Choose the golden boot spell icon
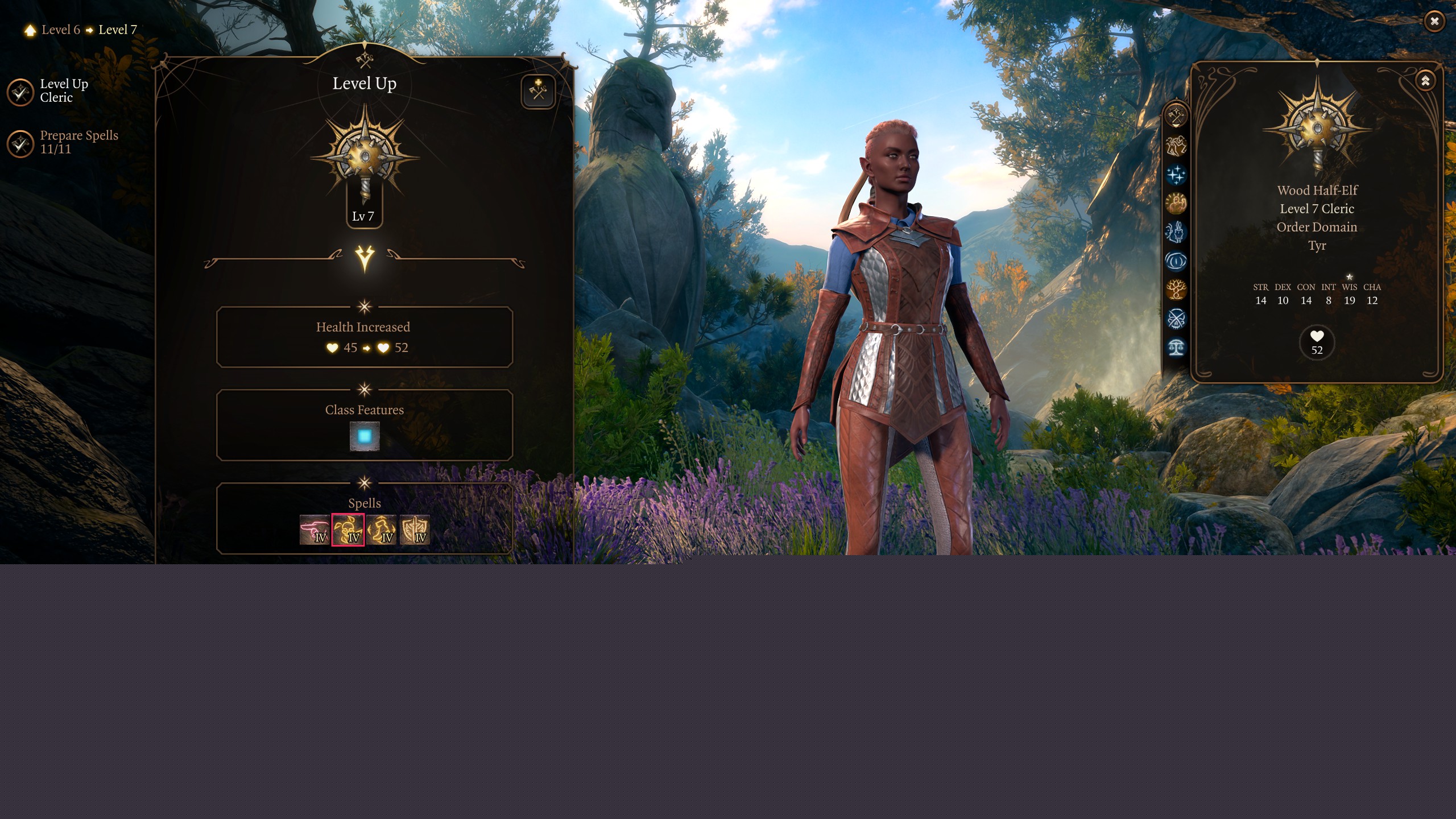This screenshot has width=1456, height=819. (381, 530)
